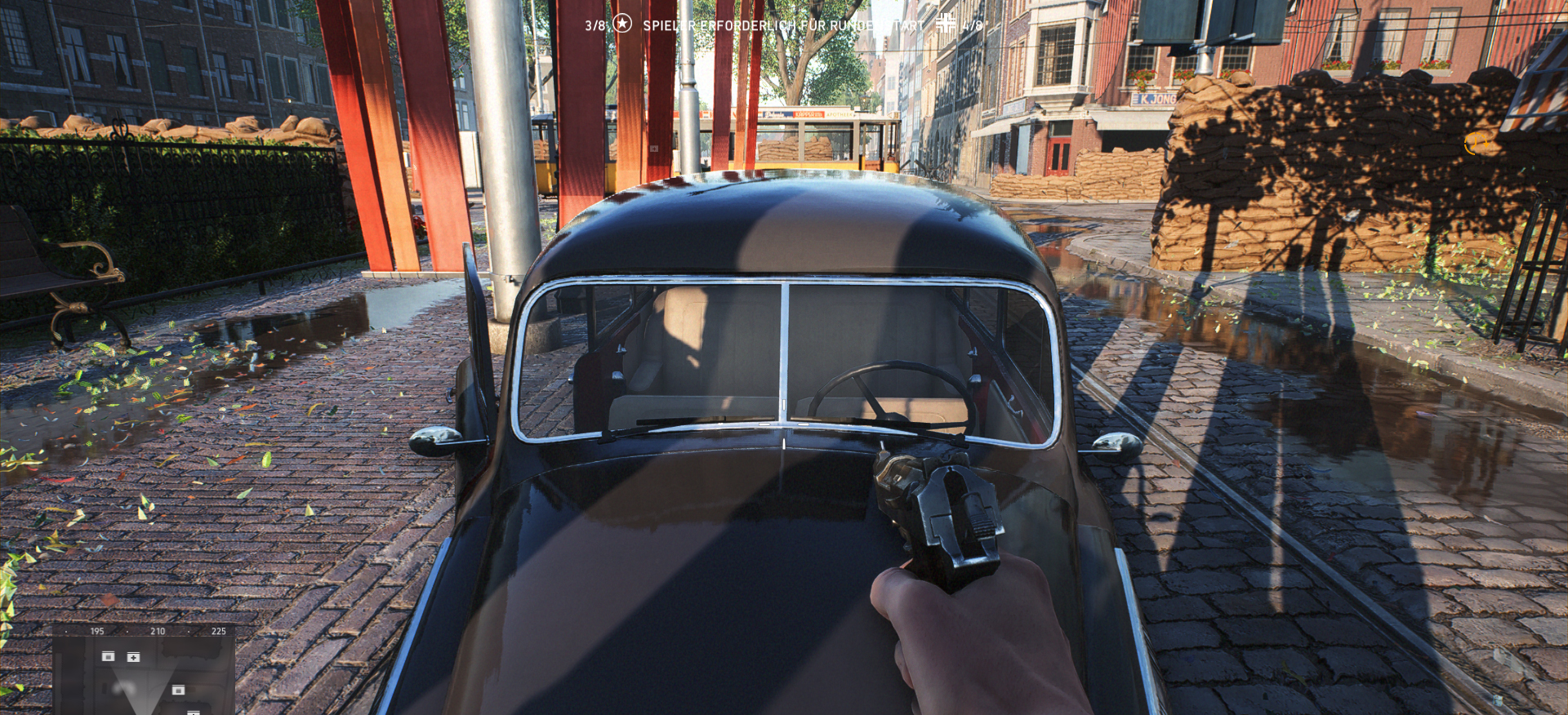The width and height of the screenshot is (1568, 715).
Task: Select the medical supply plus marker on minimap
Action: coord(133,657)
